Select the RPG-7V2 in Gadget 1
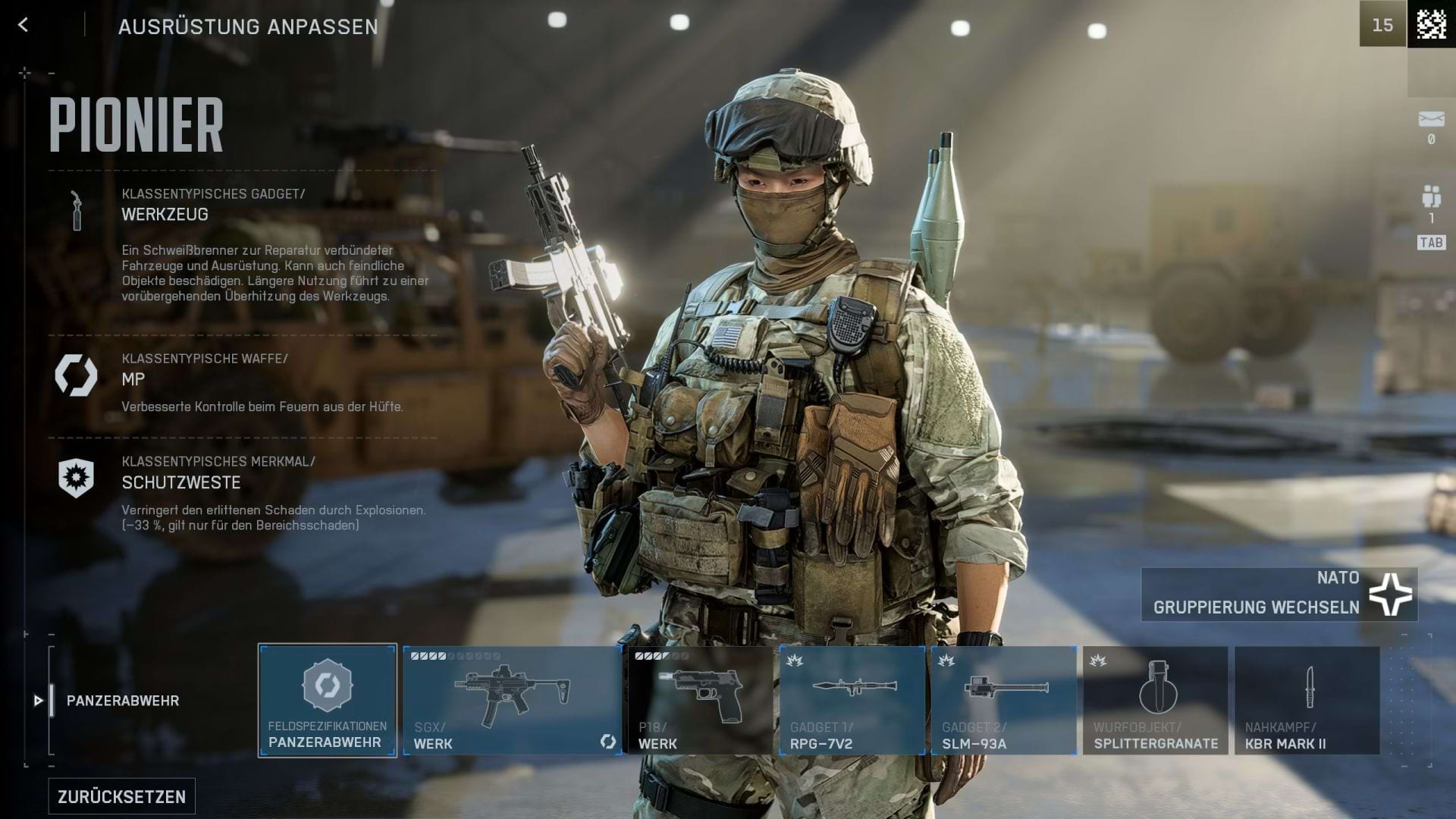This screenshot has height=819, width=1456. [x=852, y=698]
